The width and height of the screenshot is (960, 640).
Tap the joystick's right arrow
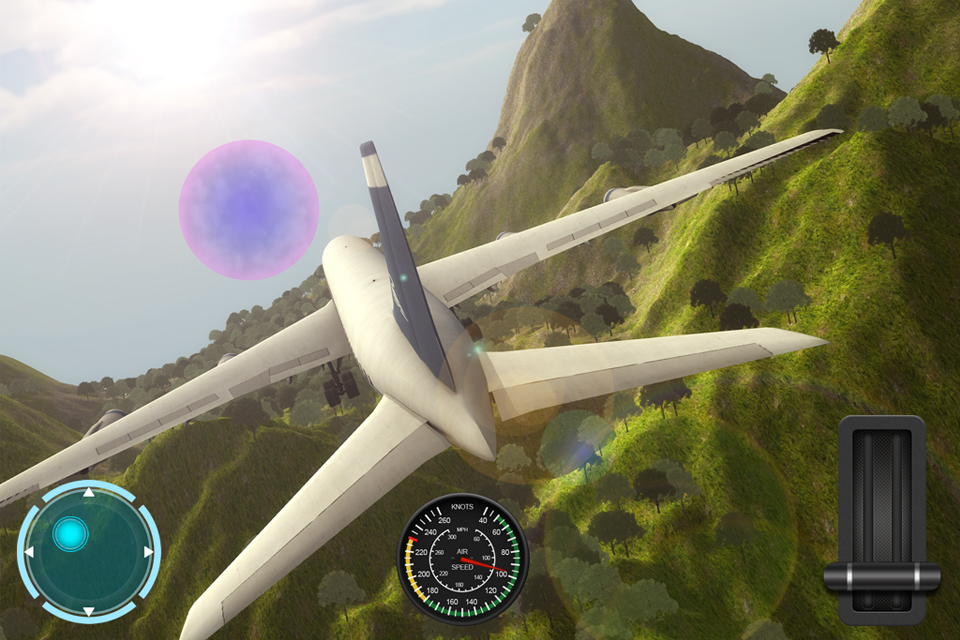[x=148, y=552]
